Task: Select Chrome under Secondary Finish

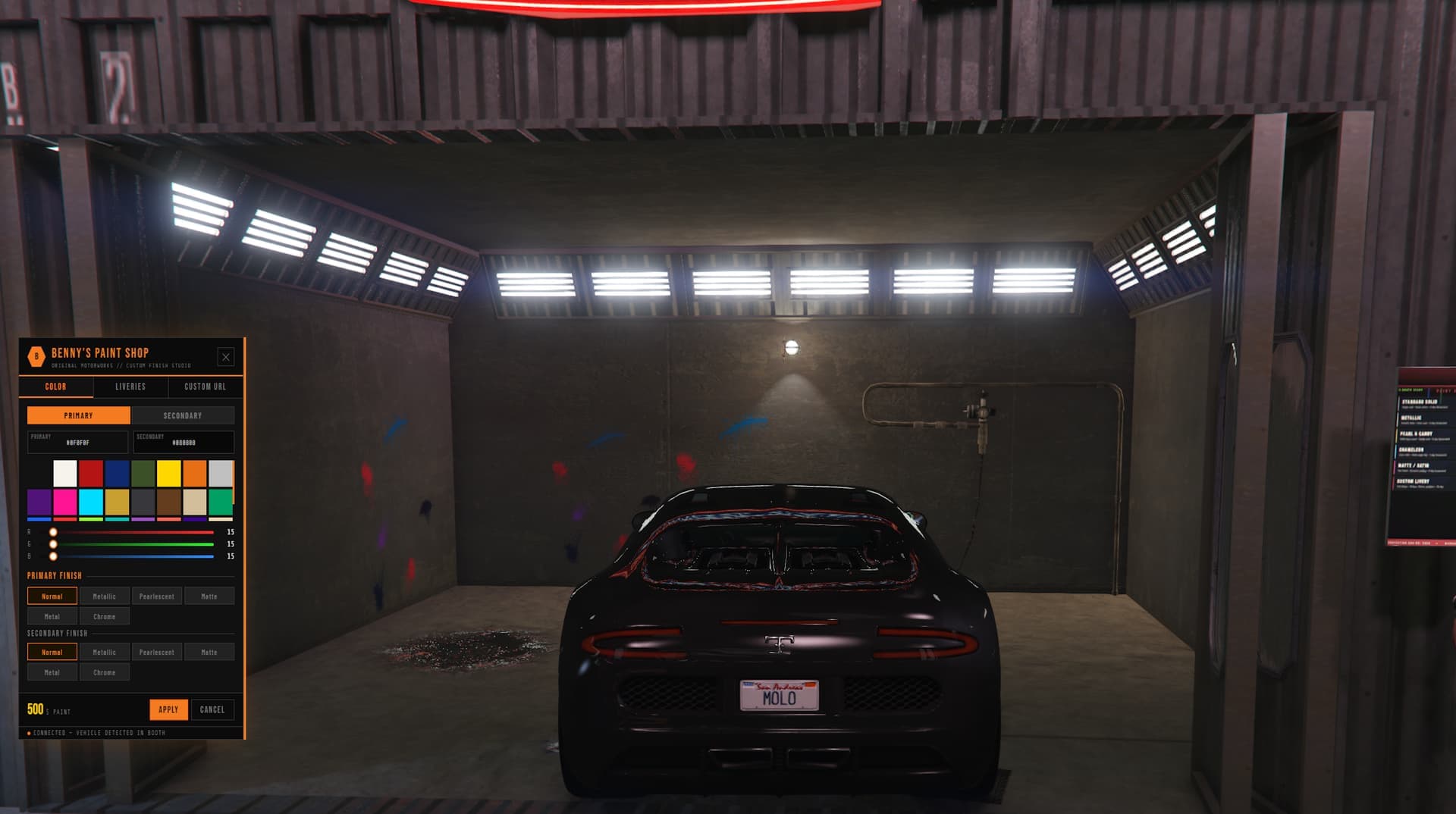Action: [105, 672]
